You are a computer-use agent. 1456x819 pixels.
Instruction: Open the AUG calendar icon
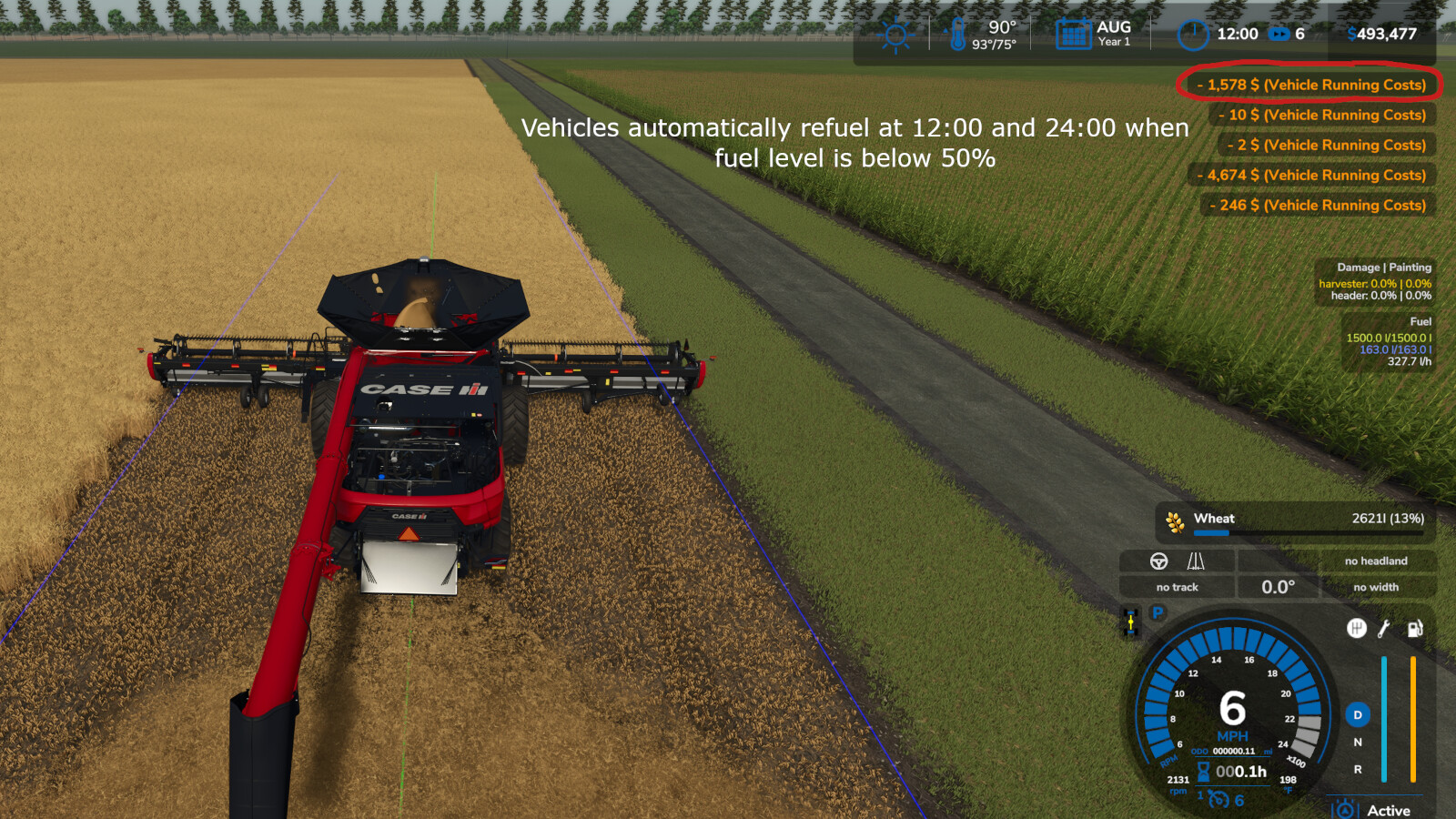[x=1073, y=32]
